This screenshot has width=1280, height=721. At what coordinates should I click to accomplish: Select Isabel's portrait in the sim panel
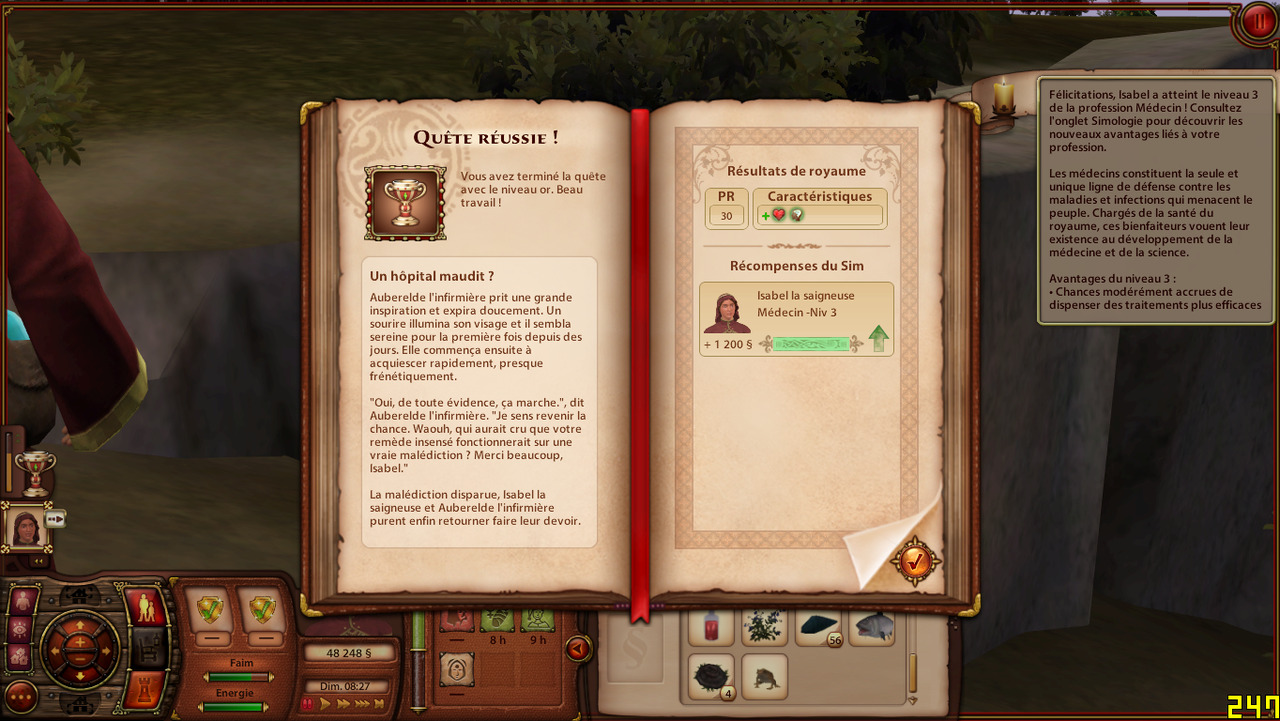click(26, 526)
